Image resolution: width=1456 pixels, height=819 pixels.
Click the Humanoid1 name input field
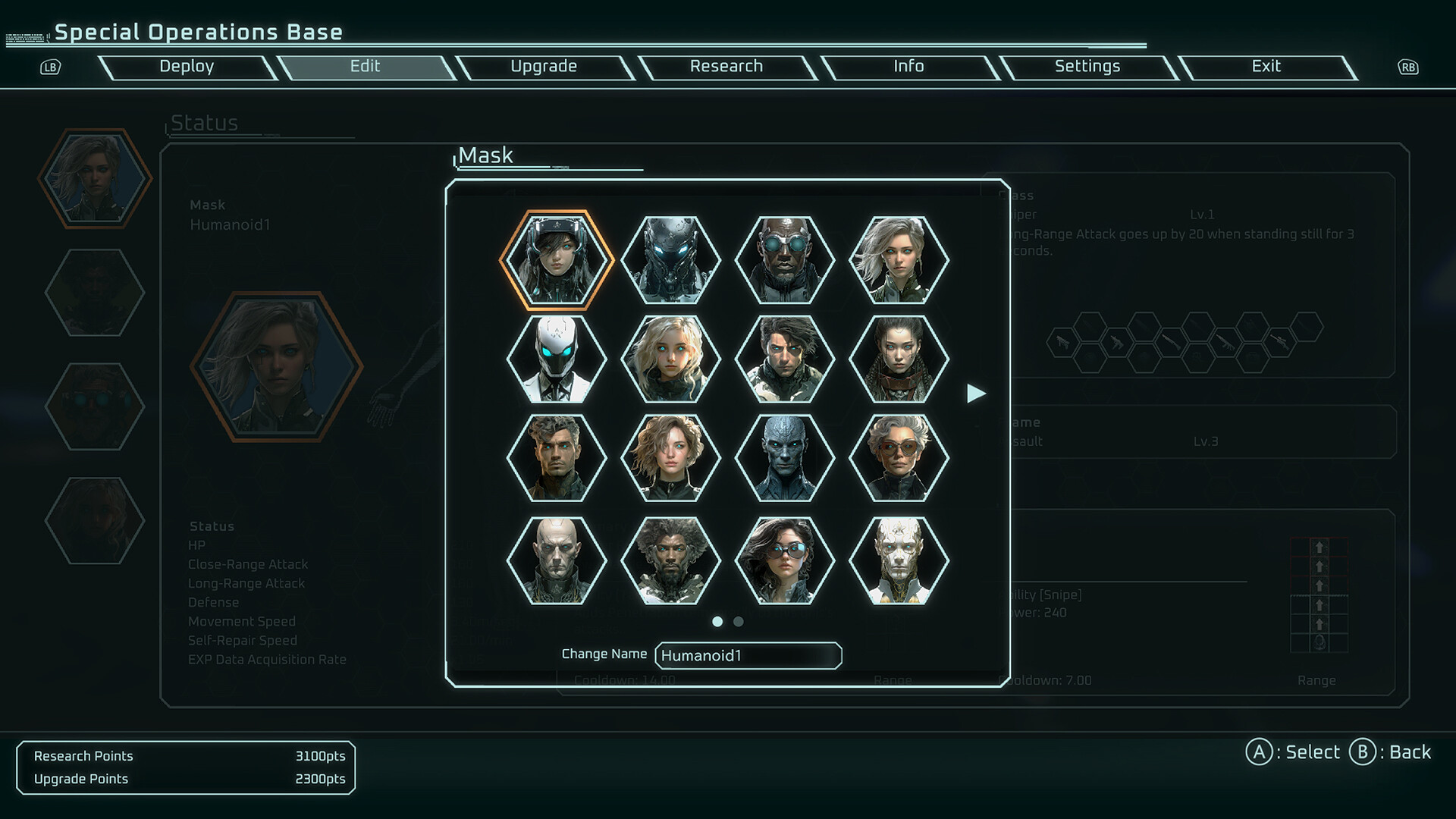click(748, 655)
